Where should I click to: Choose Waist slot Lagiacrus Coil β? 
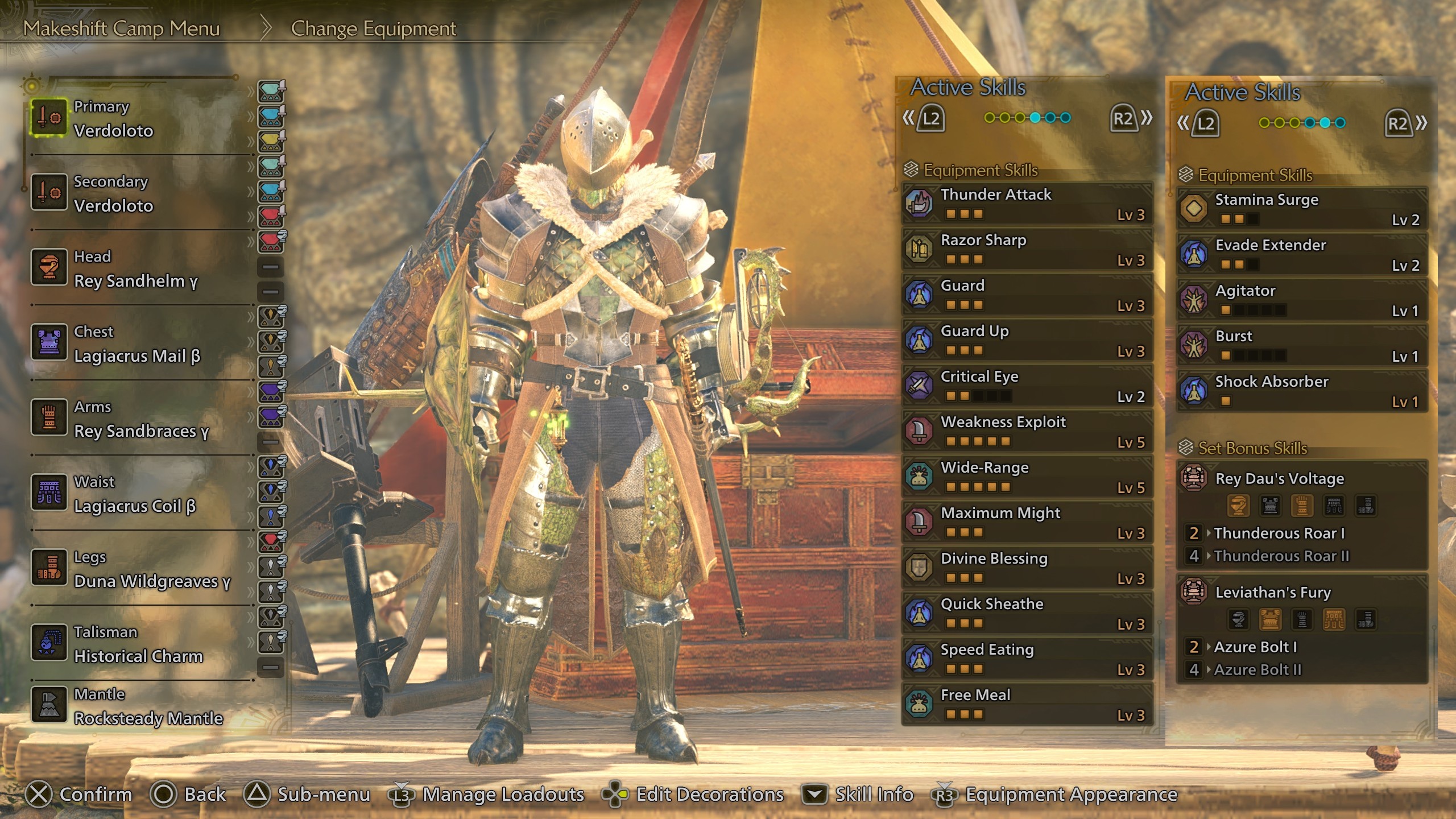coord(136,494)
